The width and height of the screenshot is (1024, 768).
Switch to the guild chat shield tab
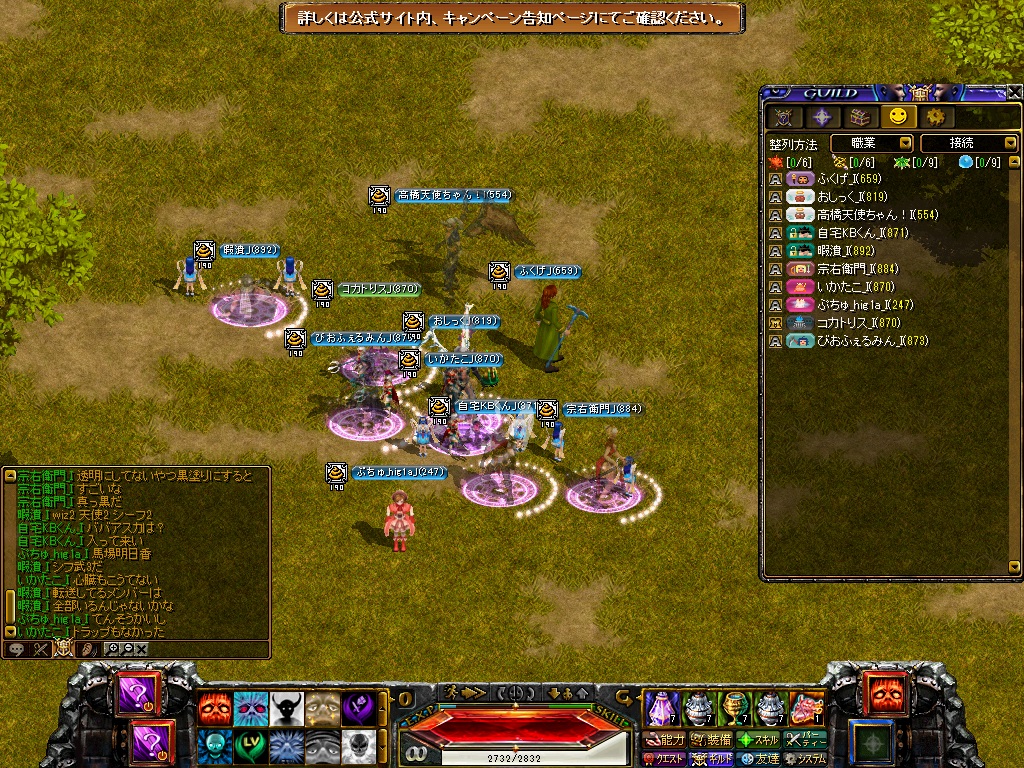click(x=63, y=648)
